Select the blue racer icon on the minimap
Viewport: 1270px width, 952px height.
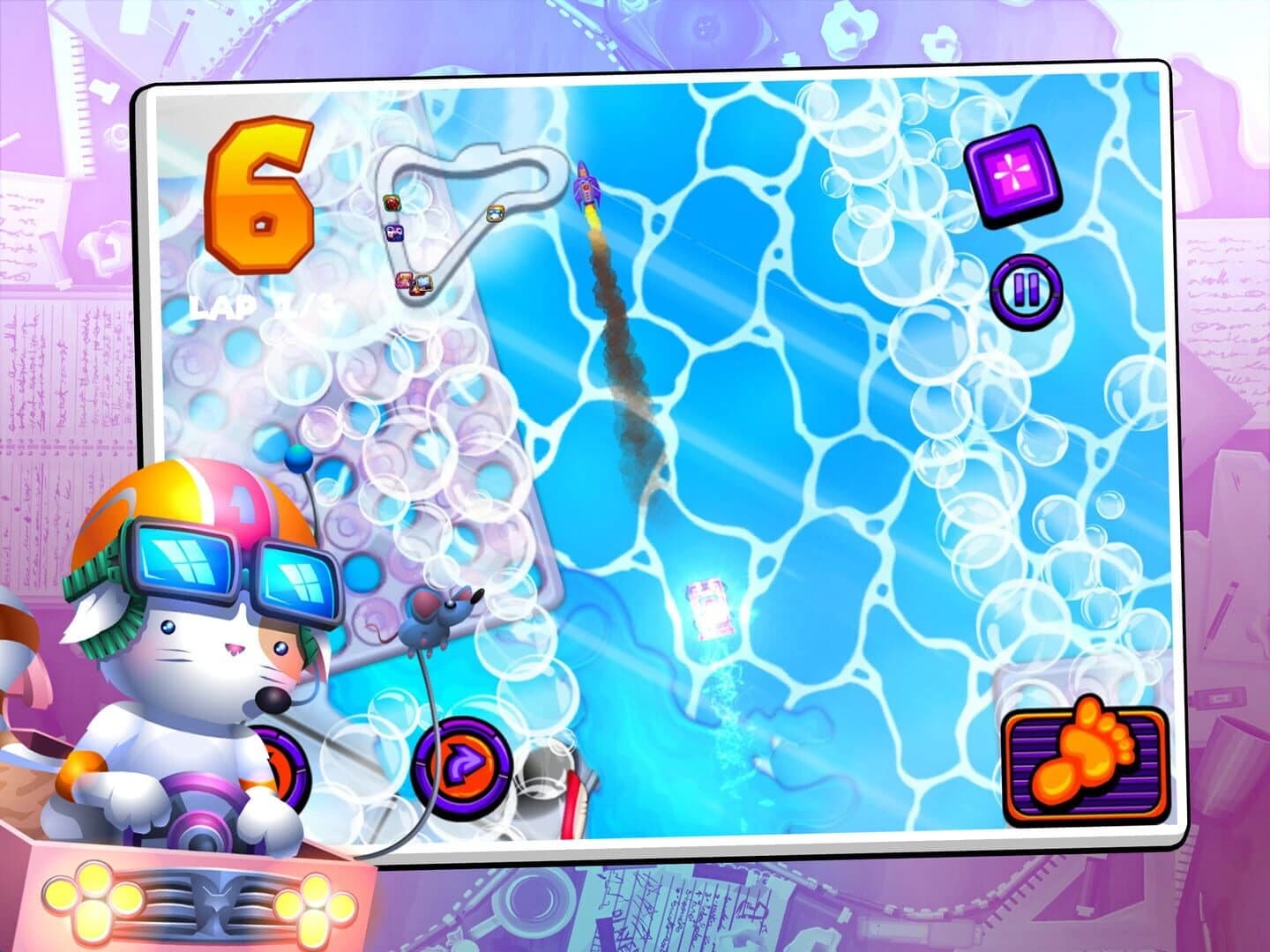(x=424, y=283)
